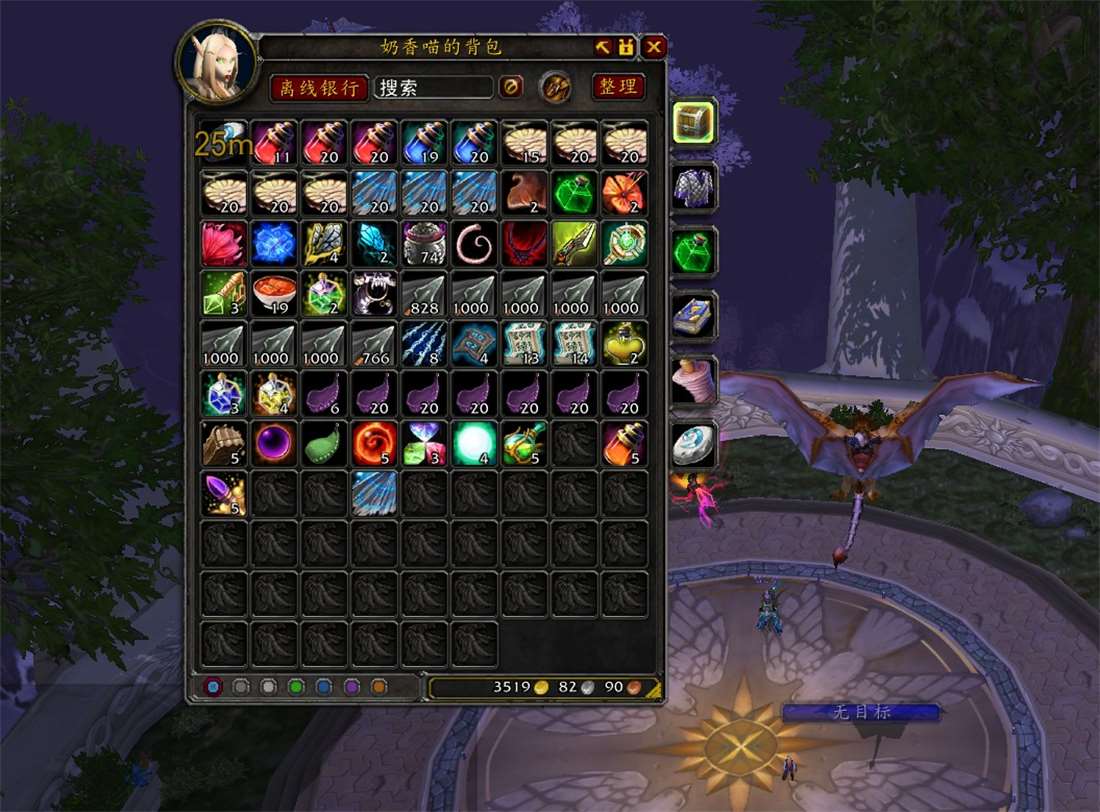This screenshot has width=1100, height=812.
Task: Click the purple orb item slot
Action: click(274, 444)
